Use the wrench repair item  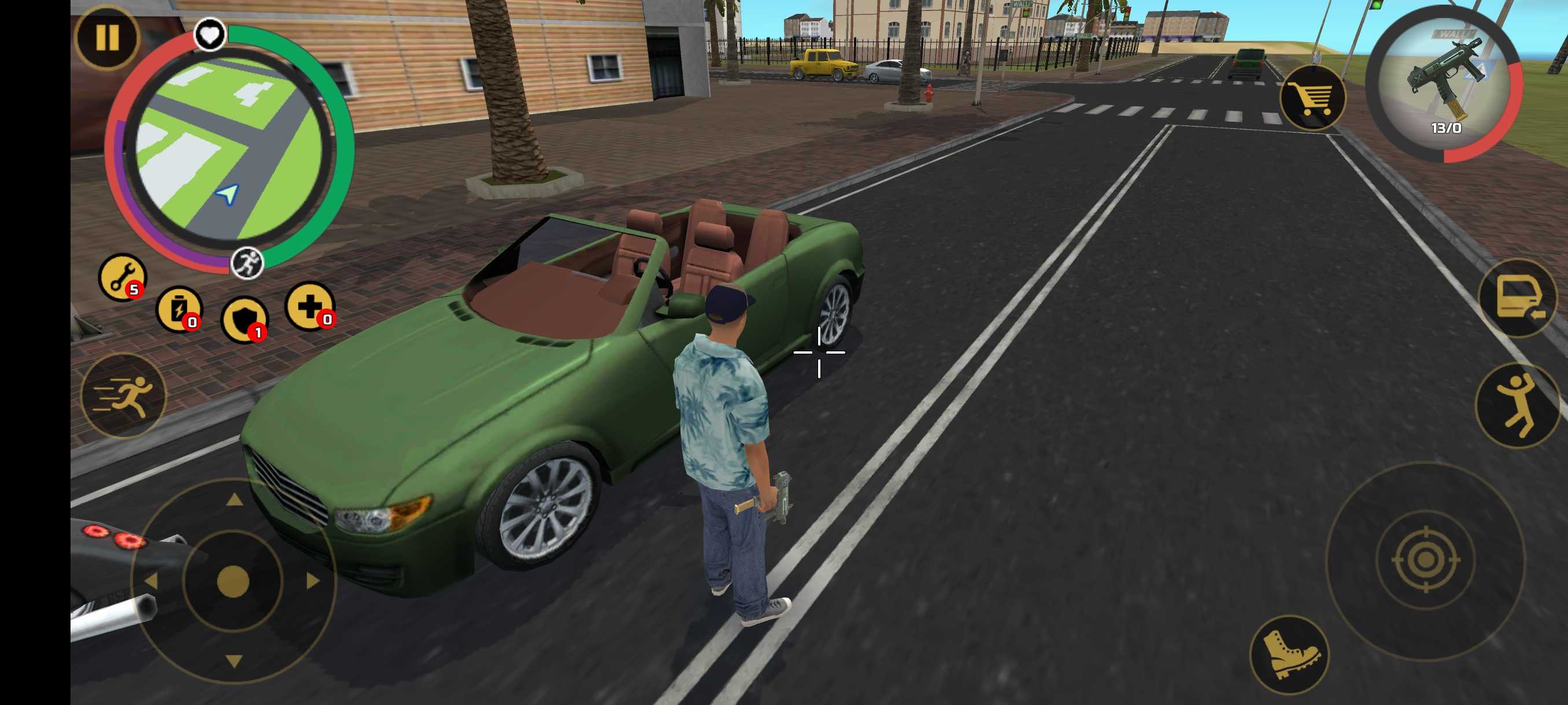pos(123,277)
